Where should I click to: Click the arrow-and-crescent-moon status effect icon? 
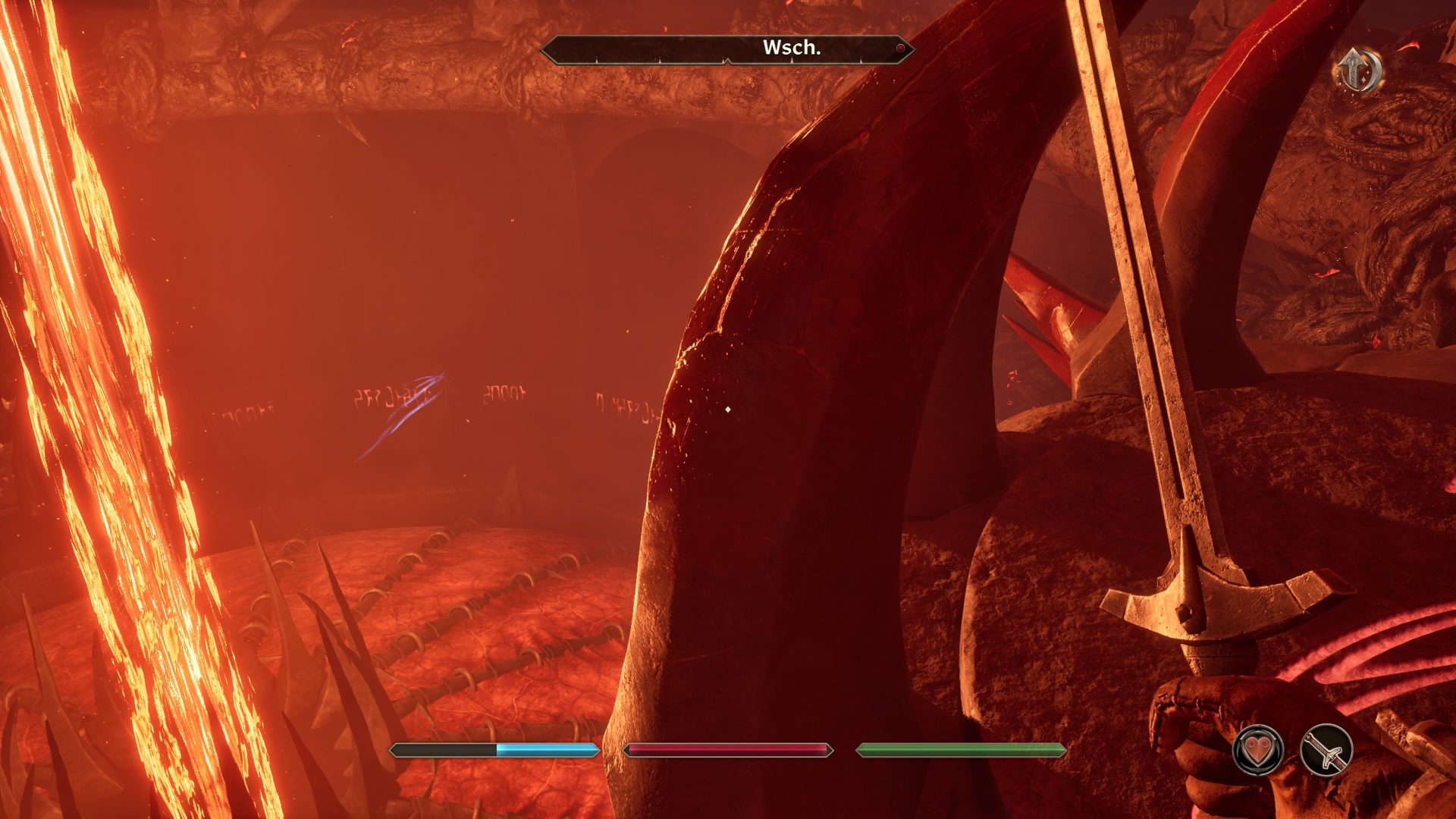click(1357, 70)
